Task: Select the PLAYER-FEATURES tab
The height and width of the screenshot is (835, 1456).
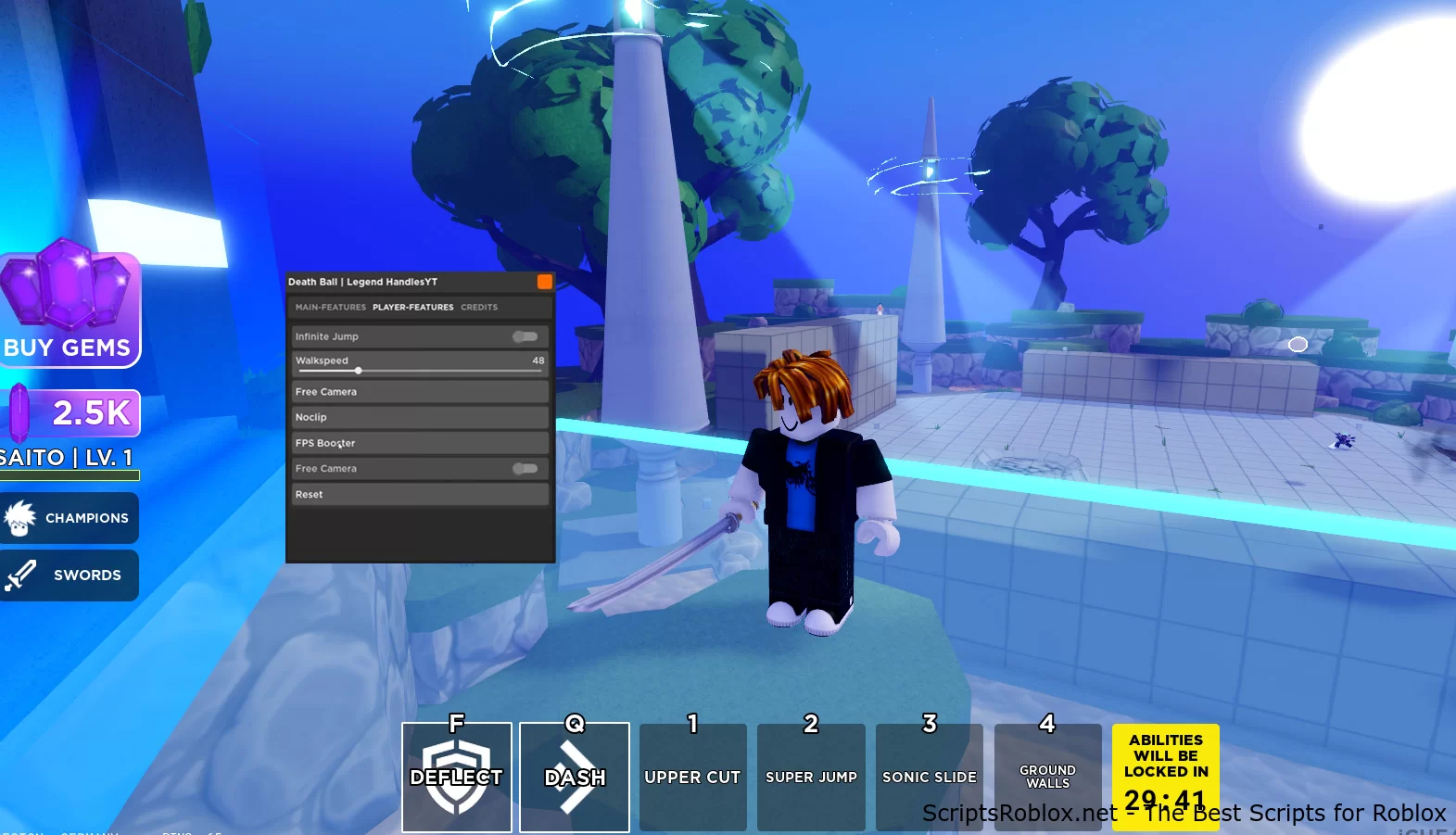Action: [x=412, y=307]
